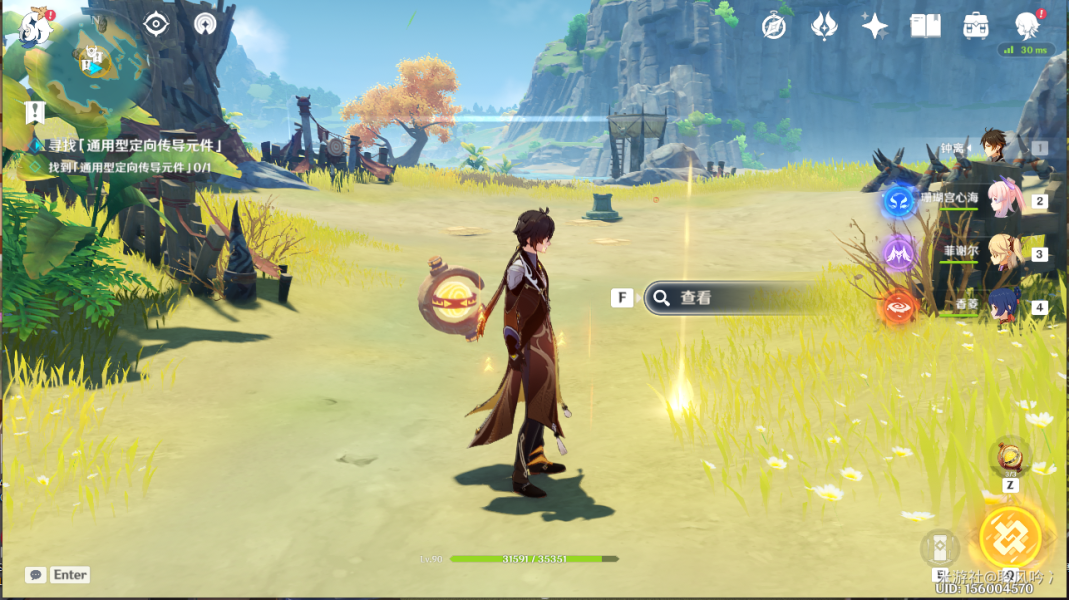Open the winged battle pass icon
Screen dimensions: 1069x600
(824, 26)
